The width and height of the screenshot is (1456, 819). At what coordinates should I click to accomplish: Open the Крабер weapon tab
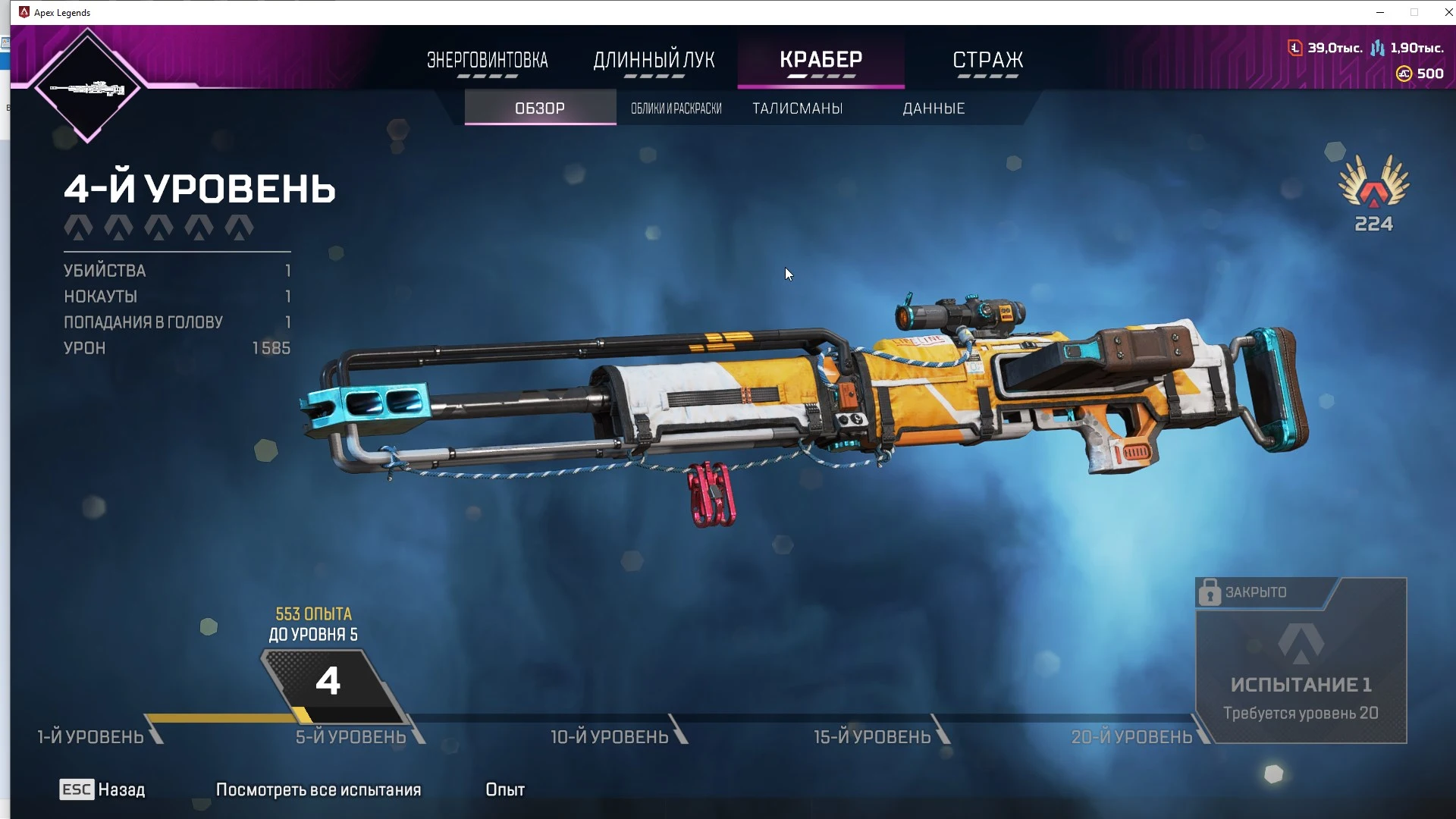tap(821, 61)
